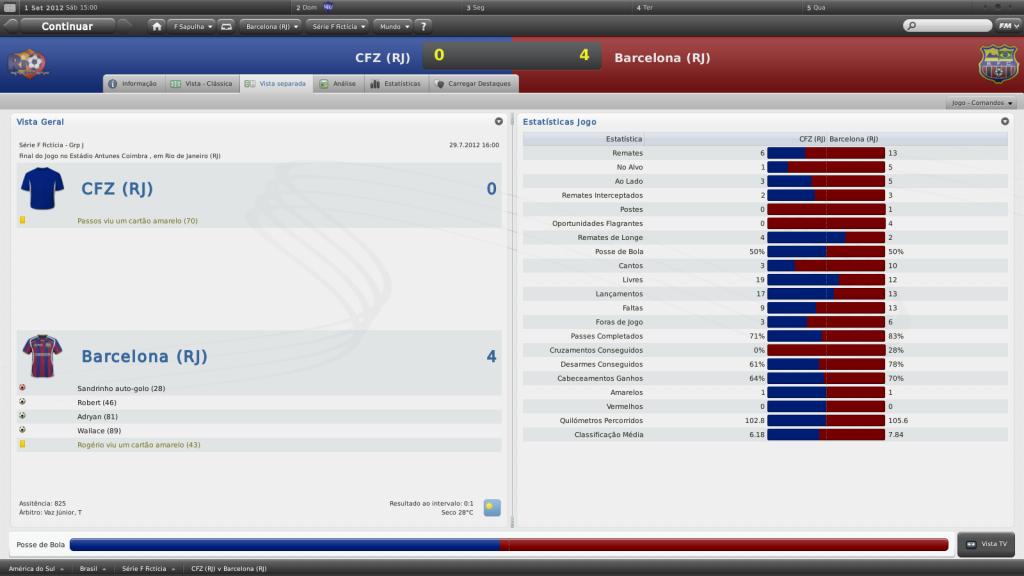The height and width of the screenshot is (576, 1024).
Task: Go to the home screen icon
Action: [157, 26]
